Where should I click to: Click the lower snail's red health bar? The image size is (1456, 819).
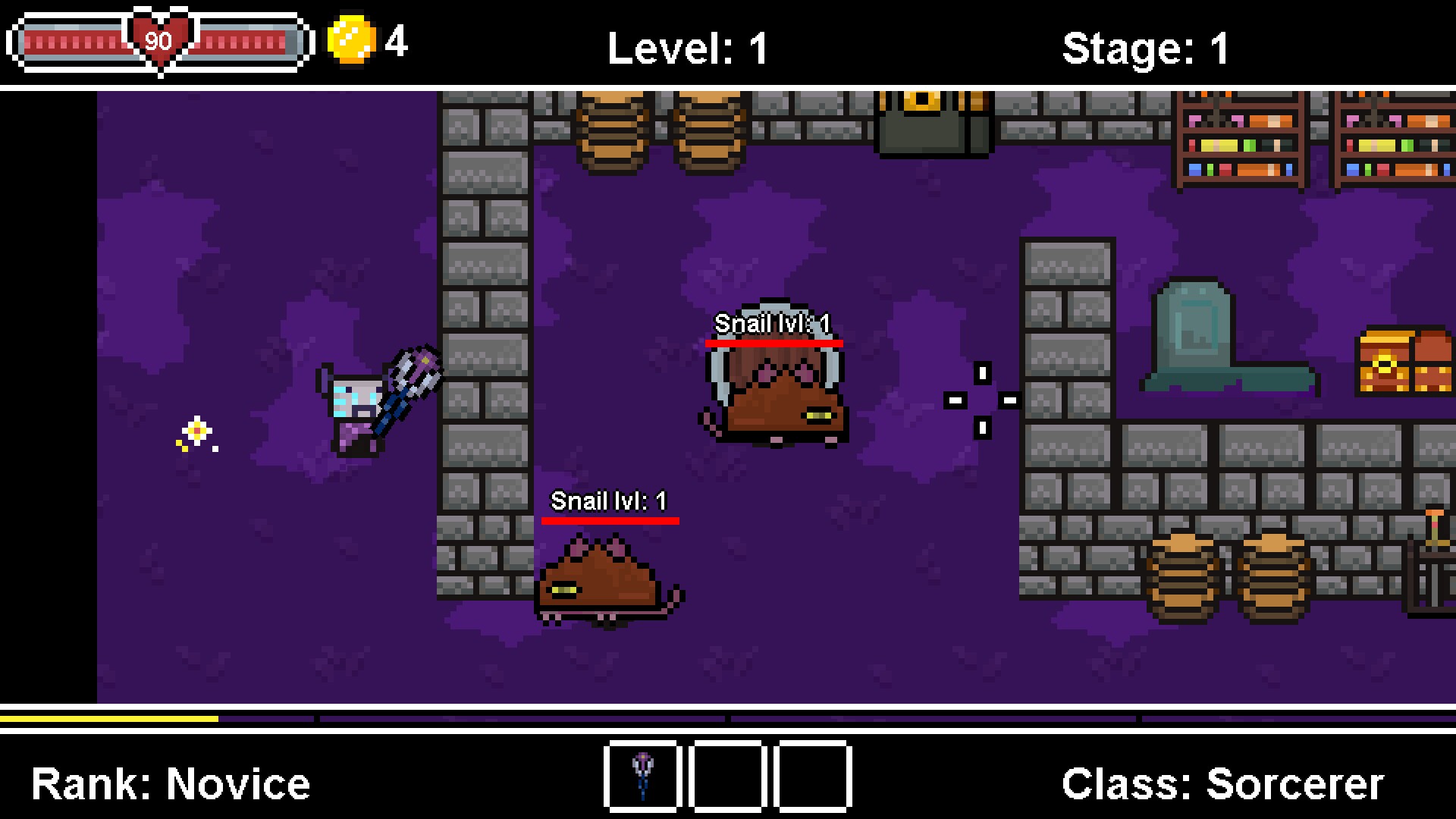pos(610,520)
